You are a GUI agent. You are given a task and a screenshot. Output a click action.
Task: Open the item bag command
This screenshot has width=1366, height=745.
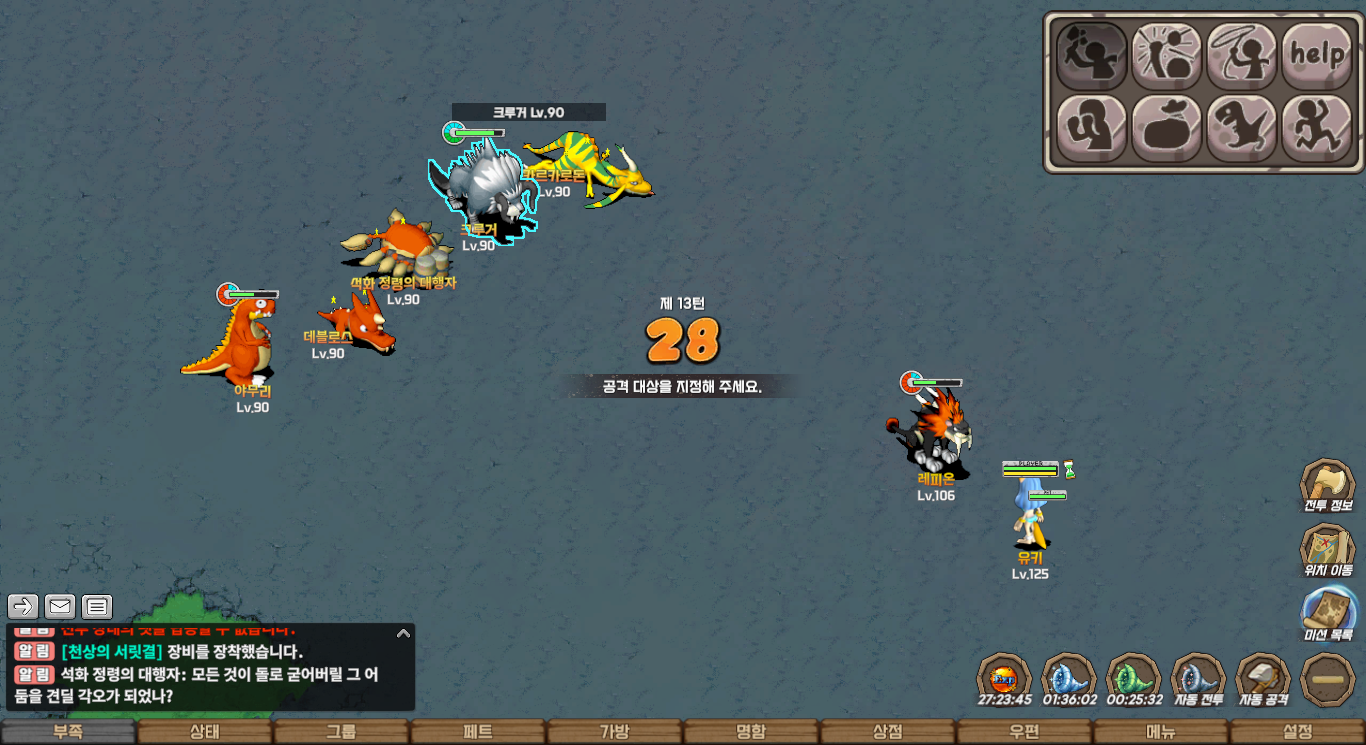click(x=1167, y=129)
